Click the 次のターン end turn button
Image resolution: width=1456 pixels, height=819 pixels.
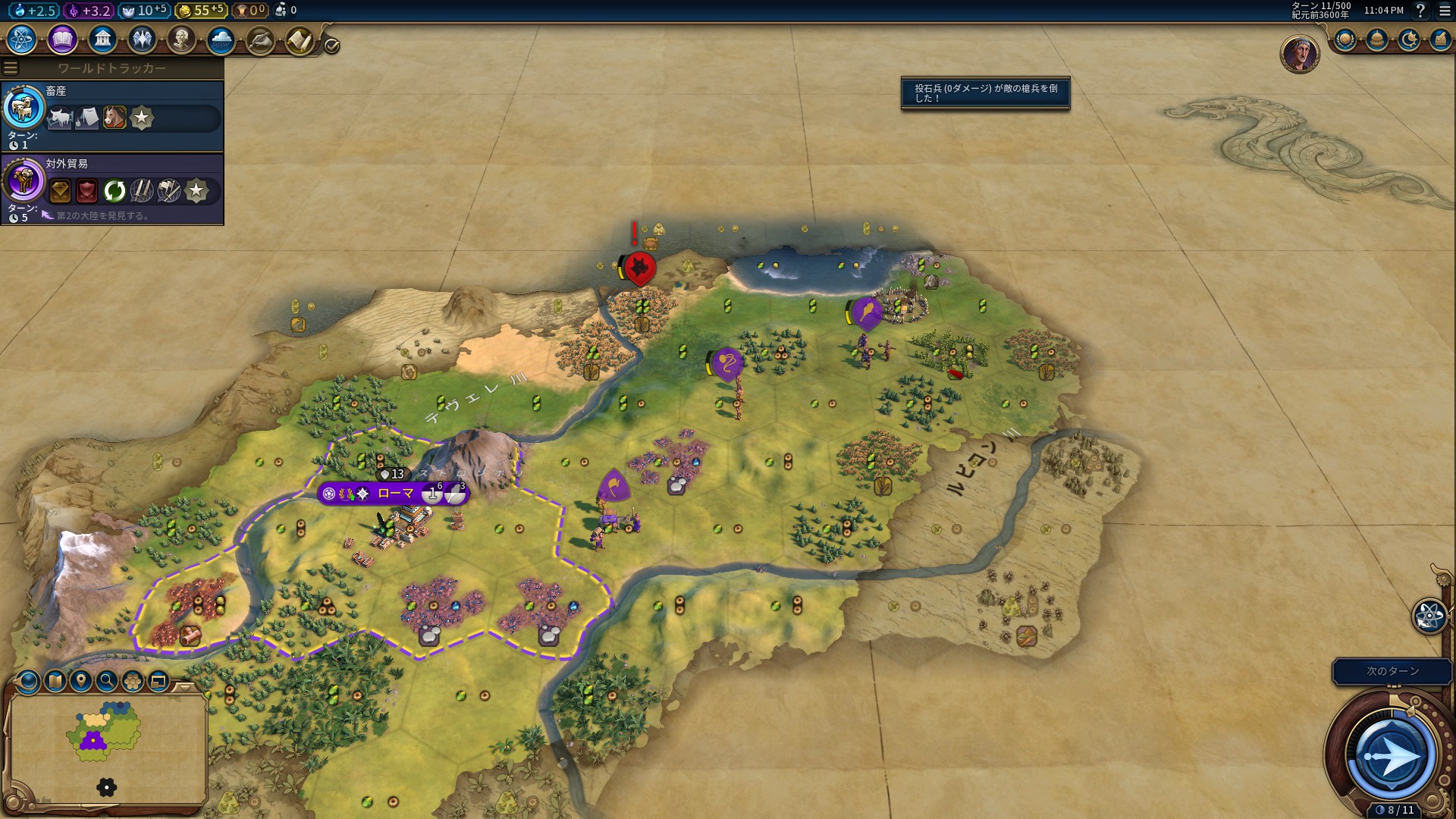point(1392,671)
